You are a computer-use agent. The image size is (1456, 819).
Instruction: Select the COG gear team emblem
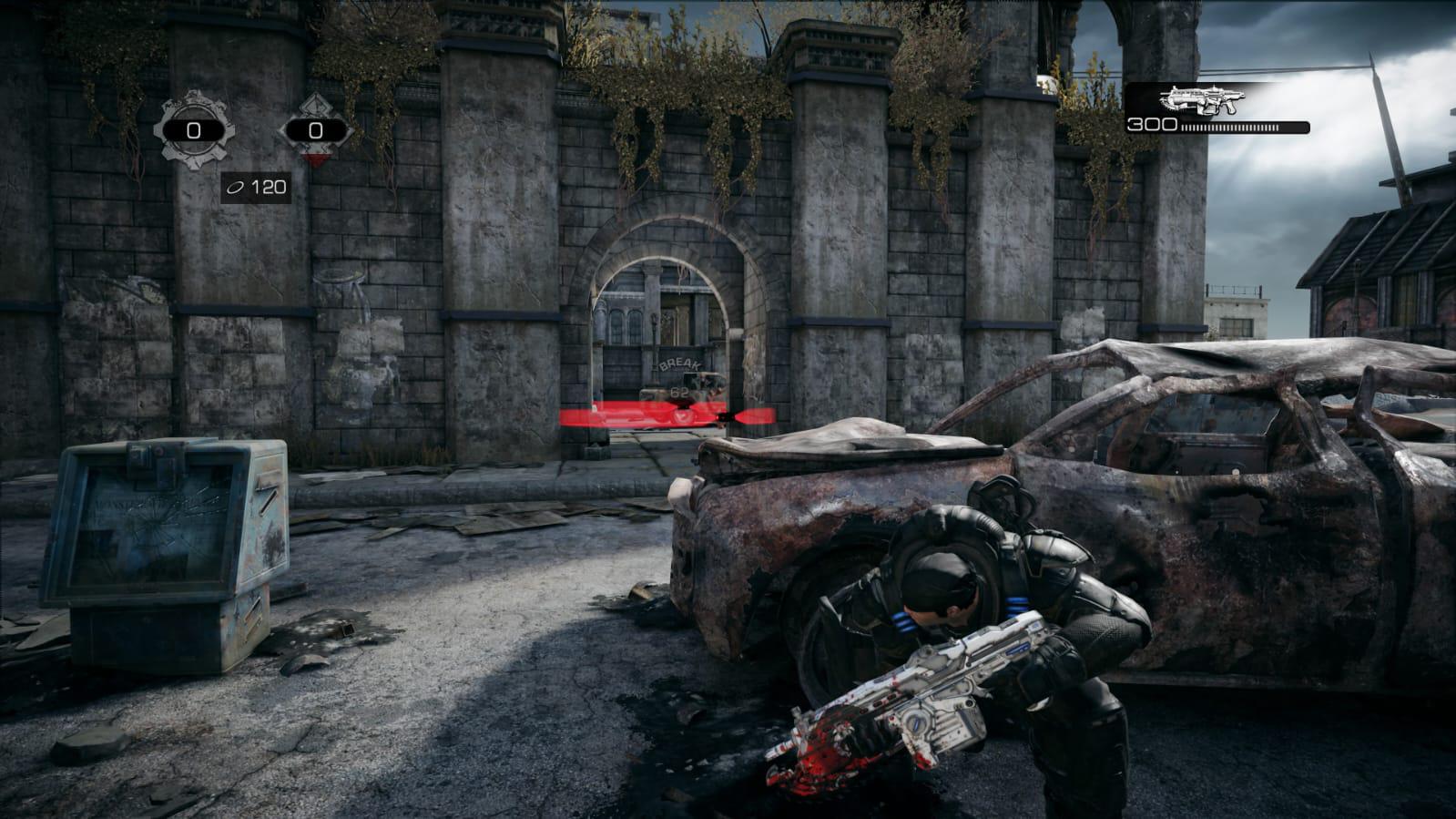click(x=193, y=130)
